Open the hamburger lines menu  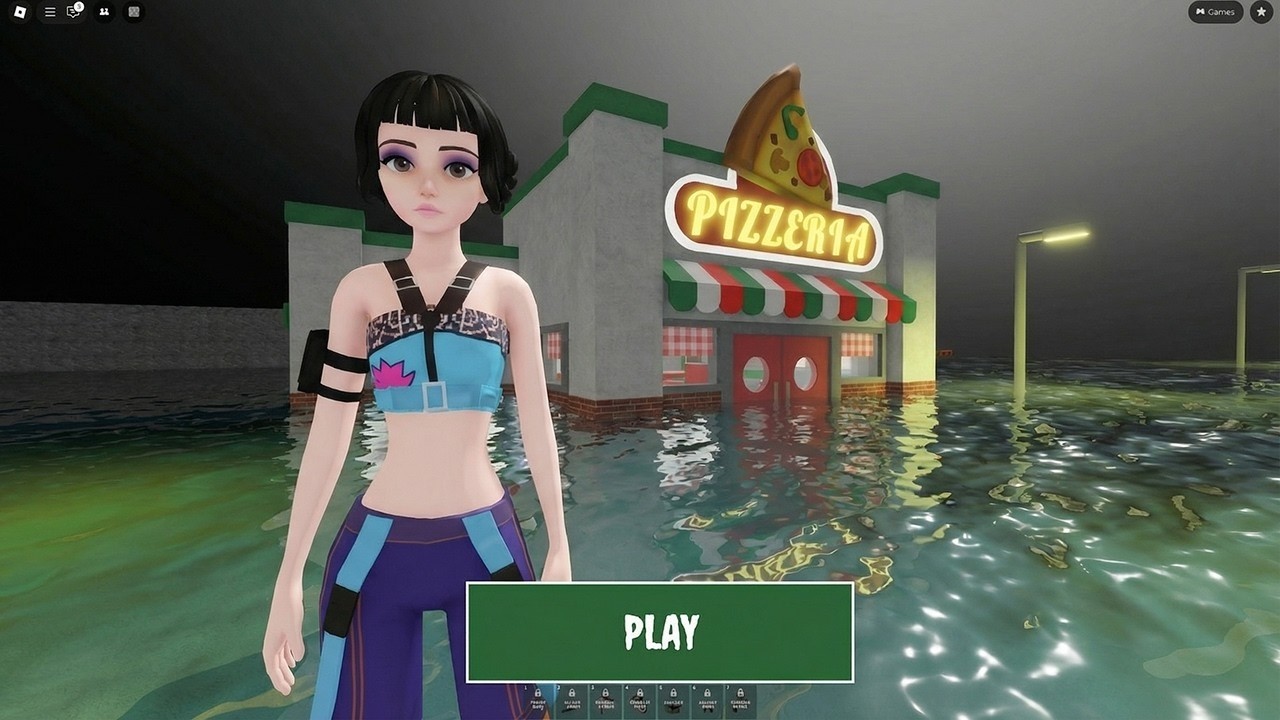[50, 12]
